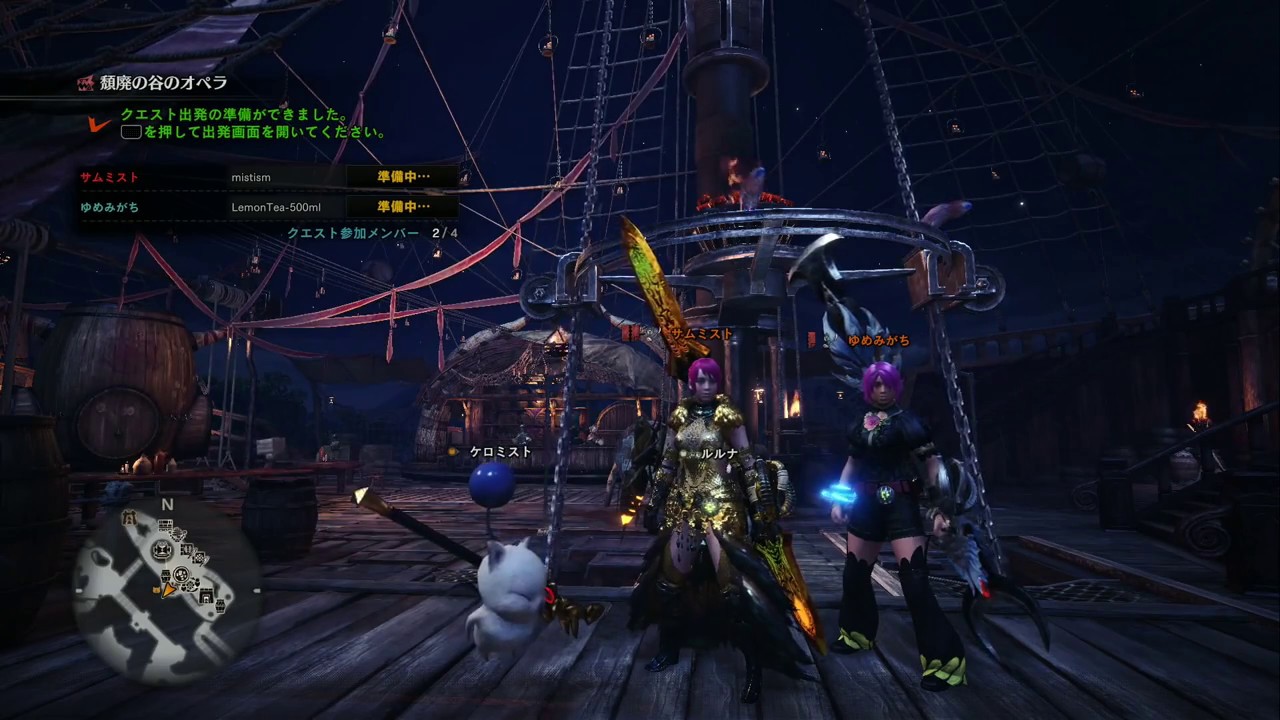Select the サムミスト player row
Image resolution: width=1280 pixels, height=720 pixels.
pos(268,177)
